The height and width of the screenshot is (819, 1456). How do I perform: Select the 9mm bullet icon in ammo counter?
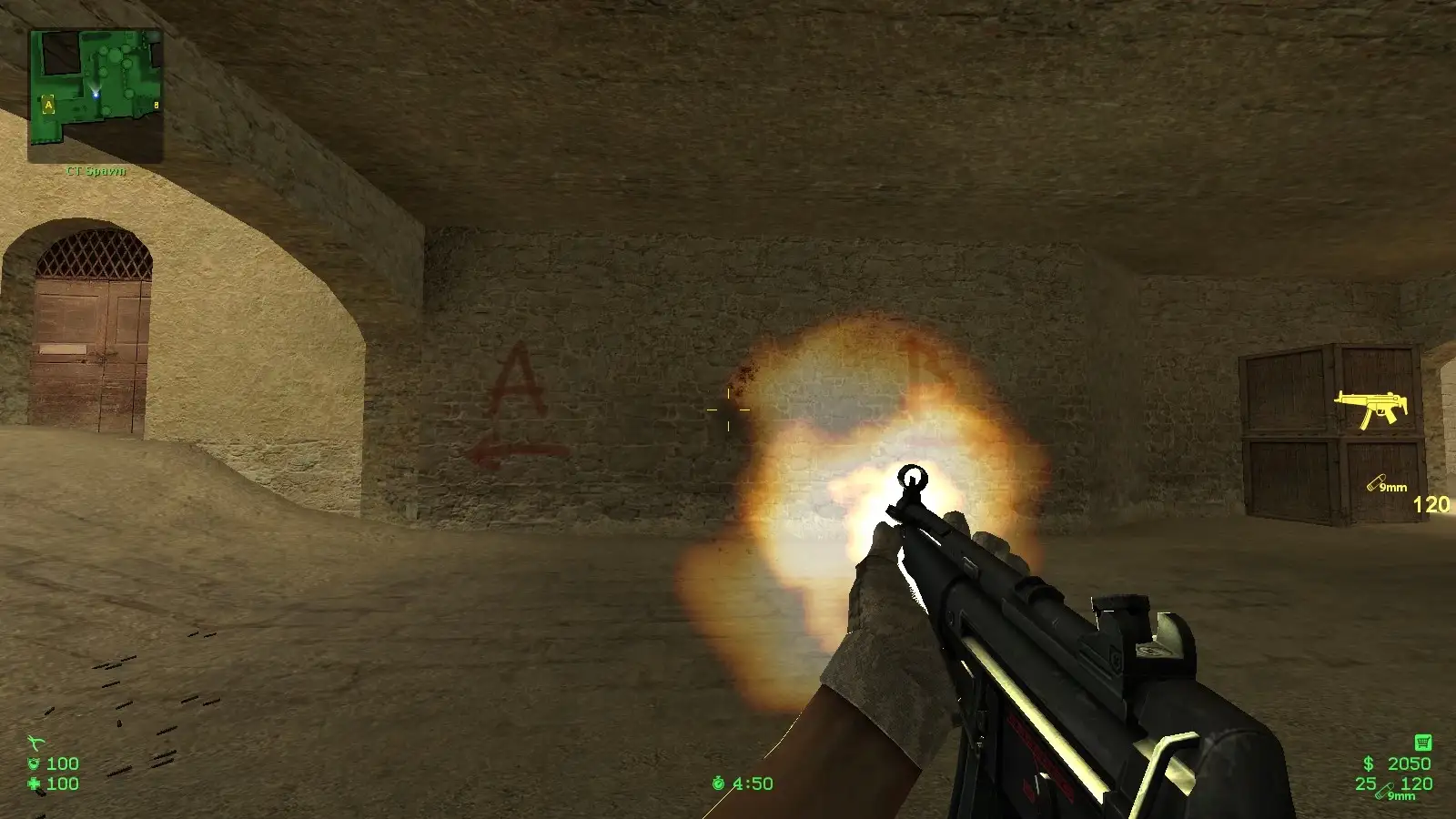[x=1384, y=790]
